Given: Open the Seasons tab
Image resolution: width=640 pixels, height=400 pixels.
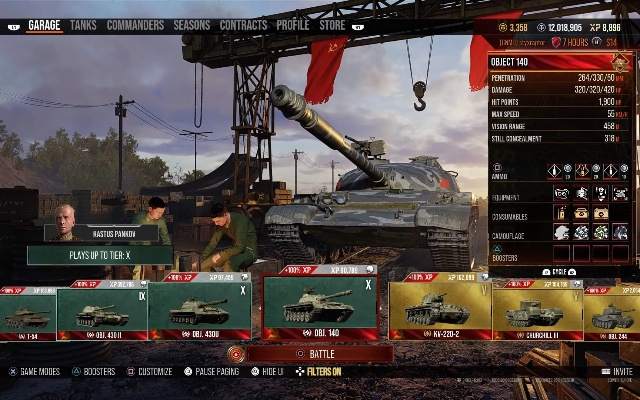Looking at the screenshot, I should coord(192,25).
